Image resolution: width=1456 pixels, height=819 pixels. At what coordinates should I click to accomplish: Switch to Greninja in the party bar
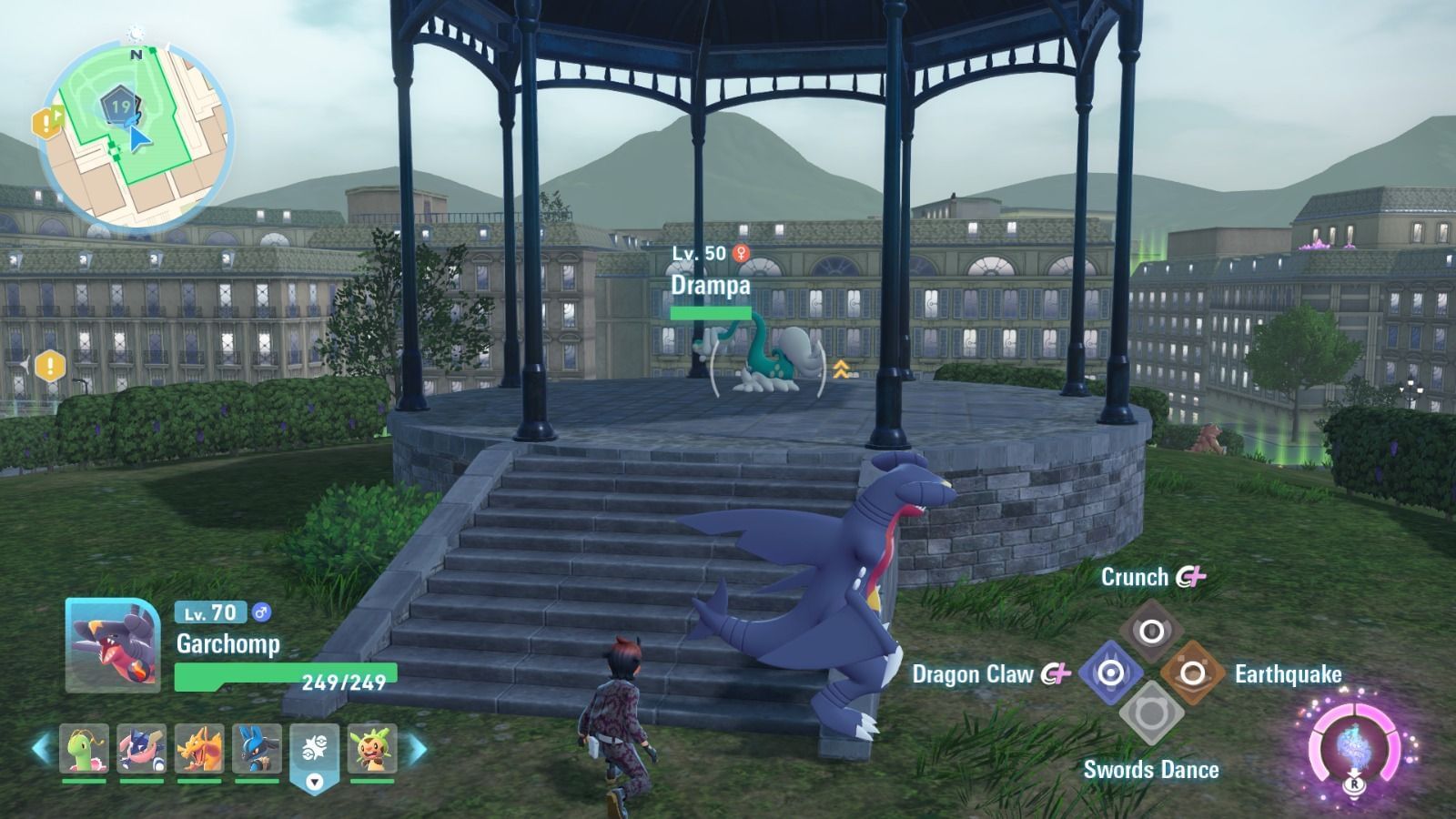[142, 749]
